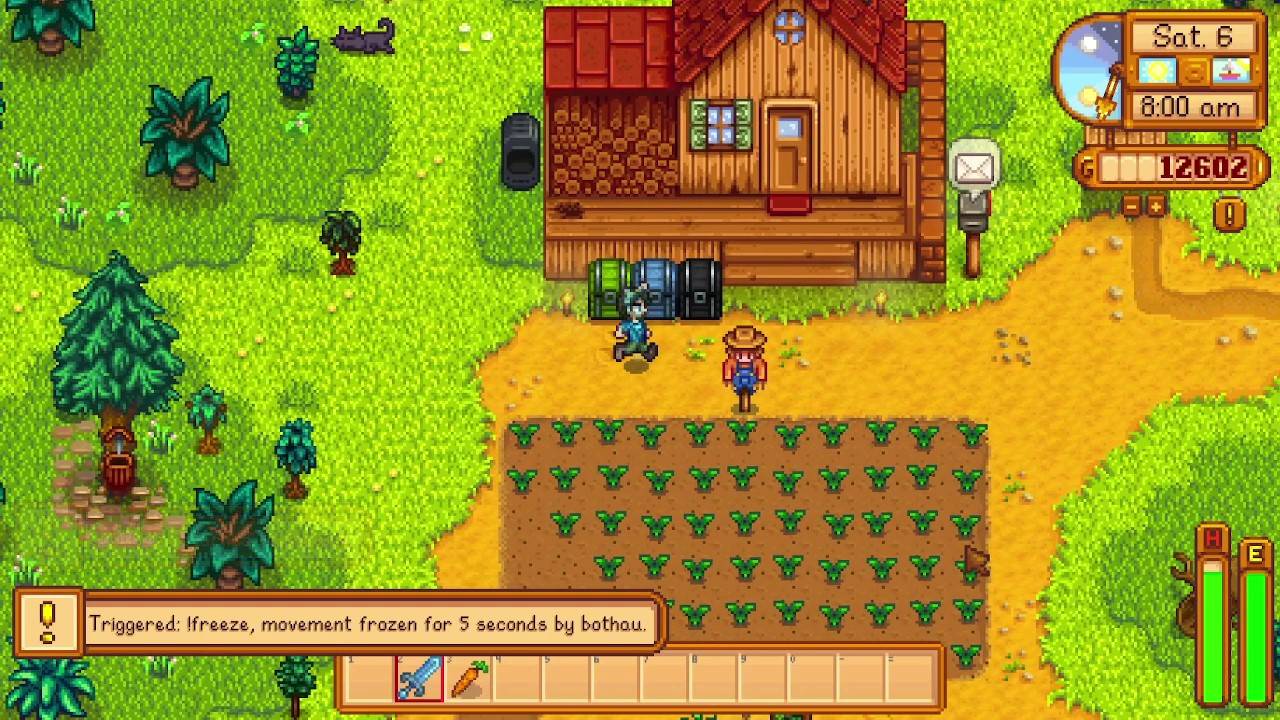This screenshot has height=720, width=1280.
Task: Click the time display showing 8:00 am
Action: [1192, 106]
